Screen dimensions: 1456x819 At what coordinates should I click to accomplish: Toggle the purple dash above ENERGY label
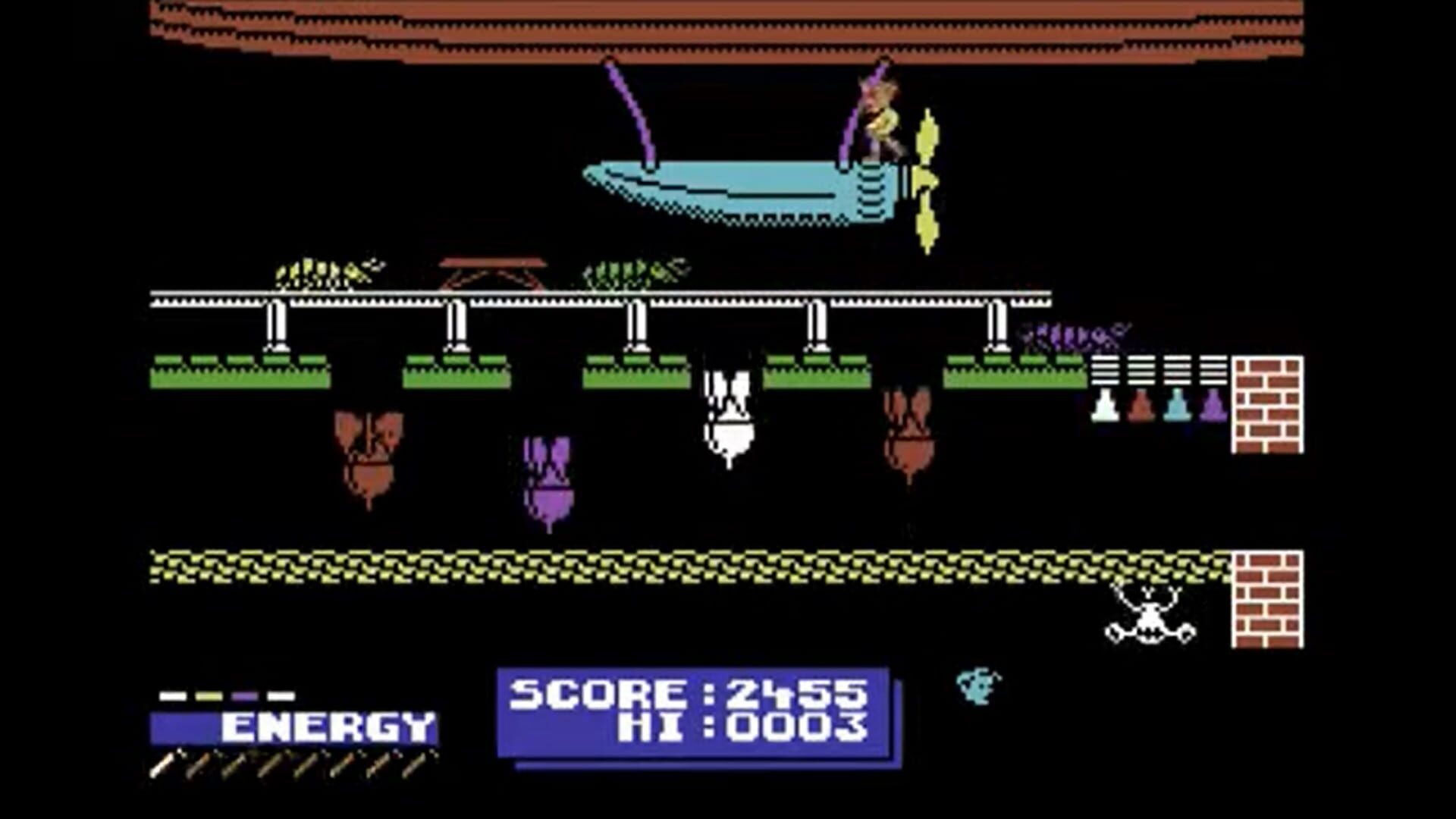coord(245,695)
